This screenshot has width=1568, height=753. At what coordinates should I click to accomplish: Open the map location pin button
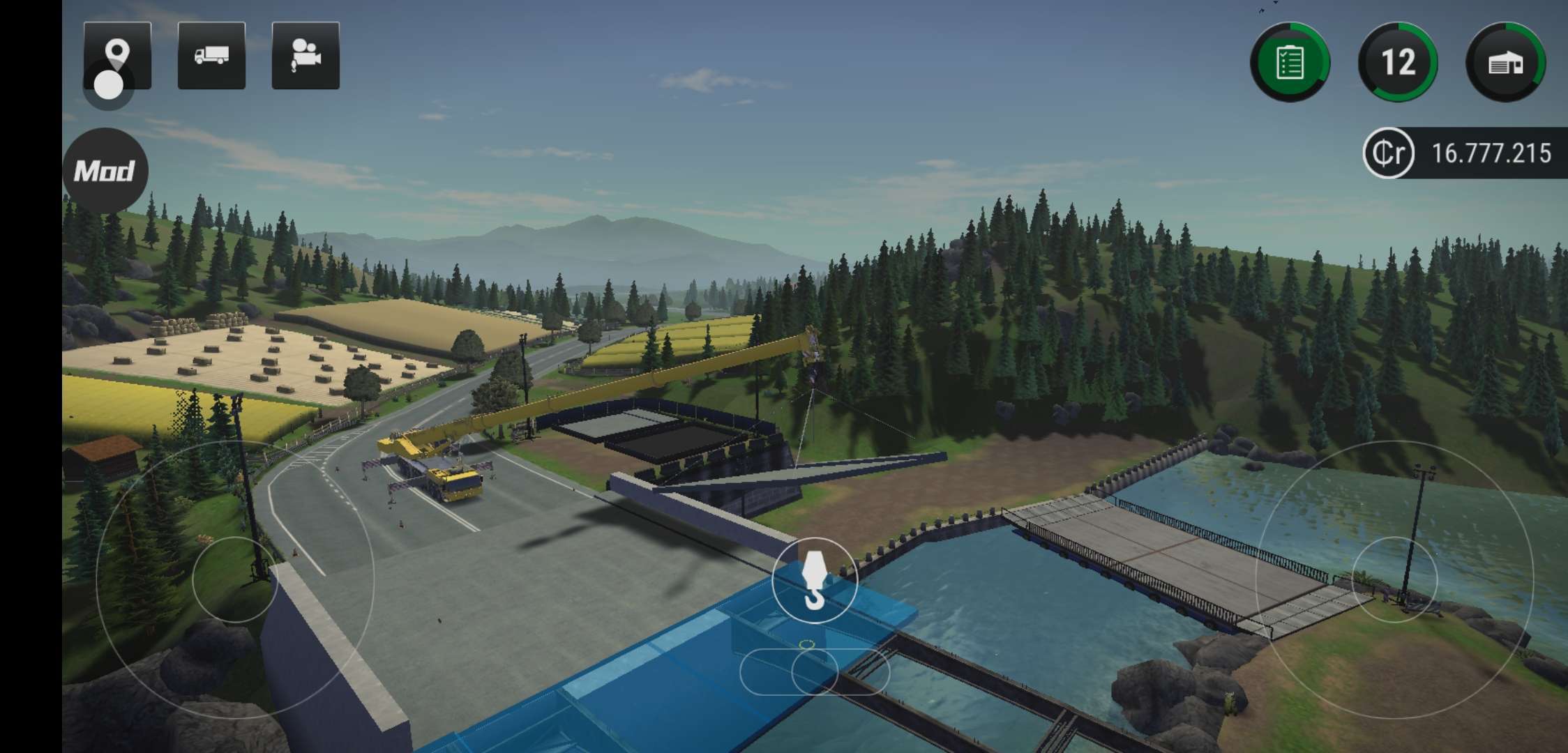pos(117,55)
